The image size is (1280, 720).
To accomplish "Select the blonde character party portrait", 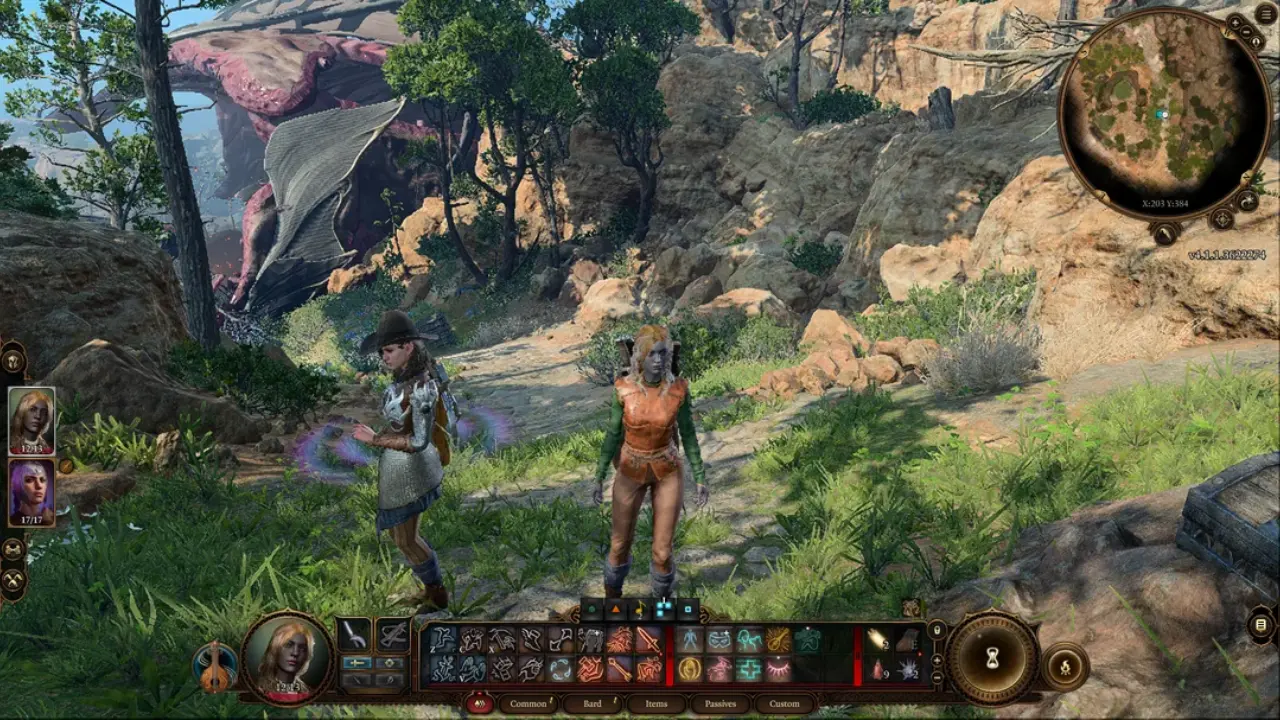I will [31, 420].
